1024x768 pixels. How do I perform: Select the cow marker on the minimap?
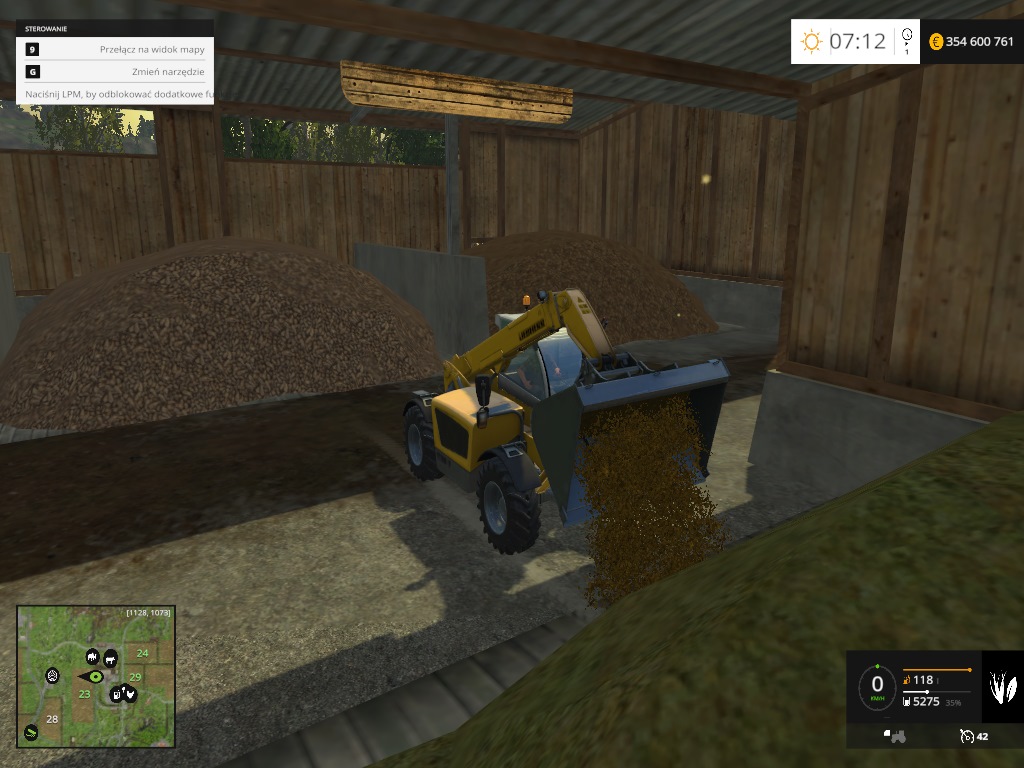[110, 658]
